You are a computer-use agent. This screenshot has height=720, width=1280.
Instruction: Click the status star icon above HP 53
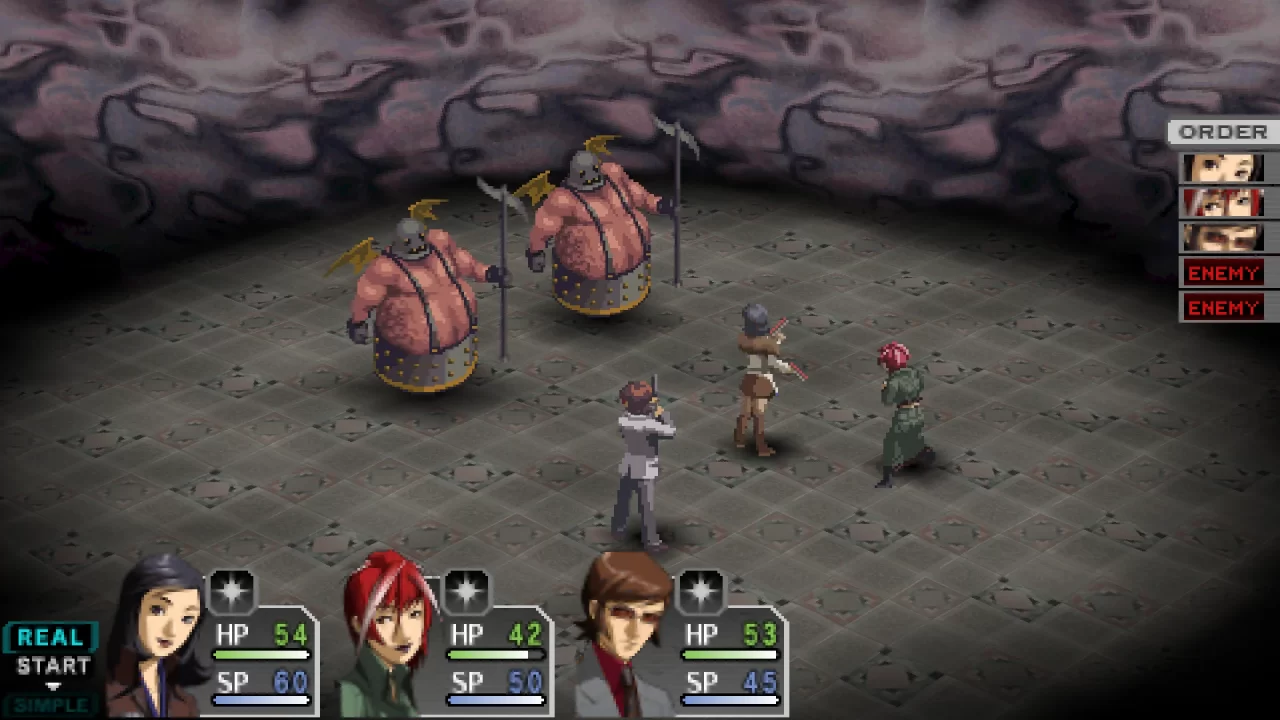pyautogui.click(x=700, y=591)
